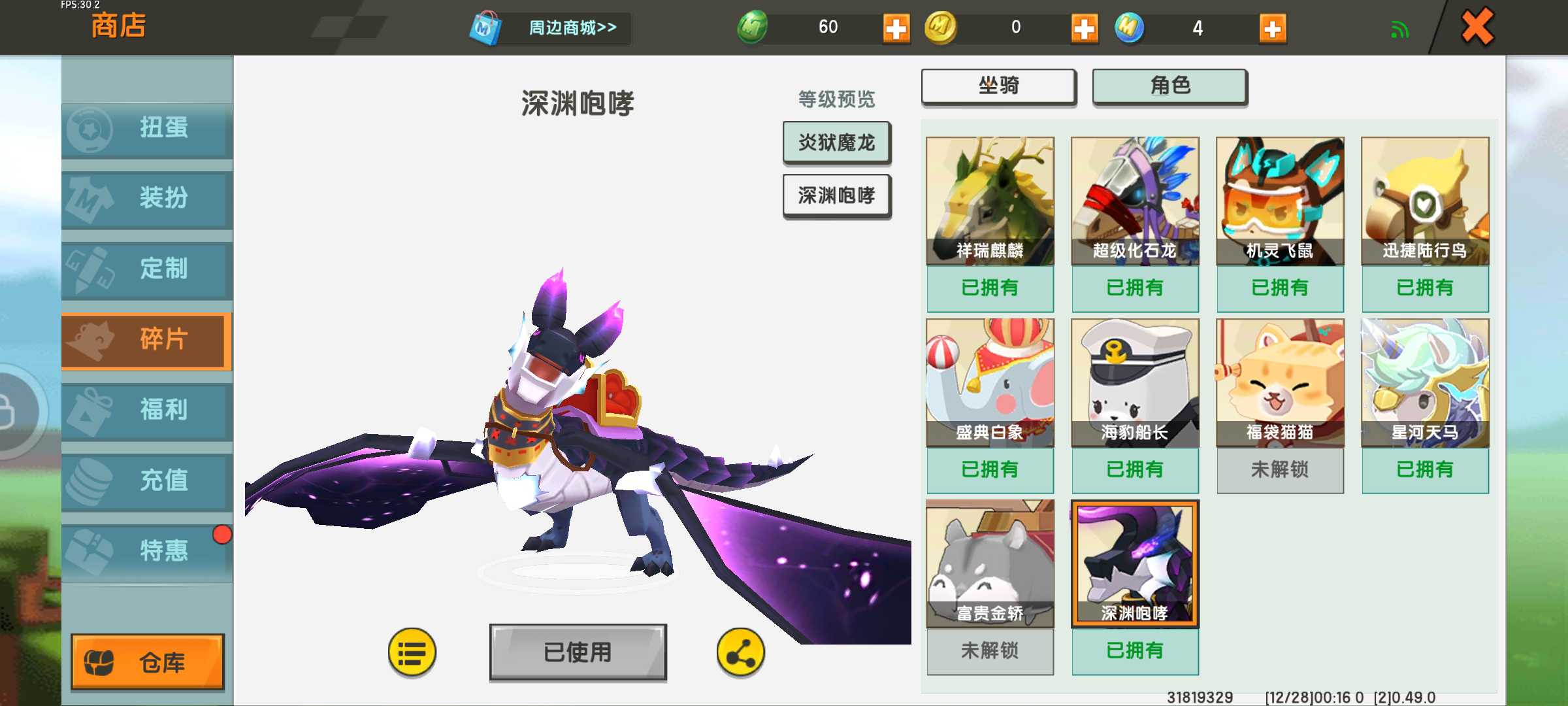Switch to the 角色 characters tab
Viewport: 1568px width, 706px height.
pyautogui.click(x=1169, y=86)
